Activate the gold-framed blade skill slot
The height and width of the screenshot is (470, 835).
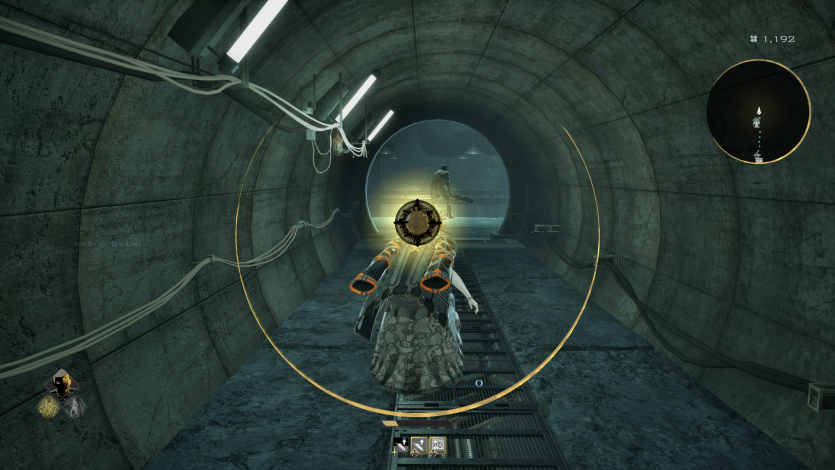coord(420,447)
